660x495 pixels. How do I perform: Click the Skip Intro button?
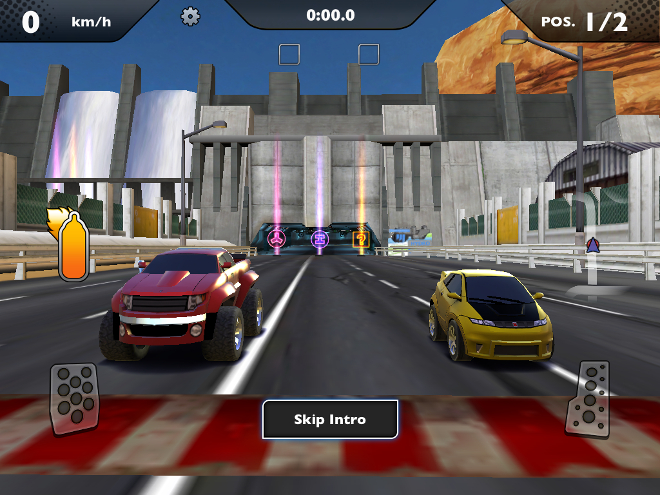(x=330, y=420)
